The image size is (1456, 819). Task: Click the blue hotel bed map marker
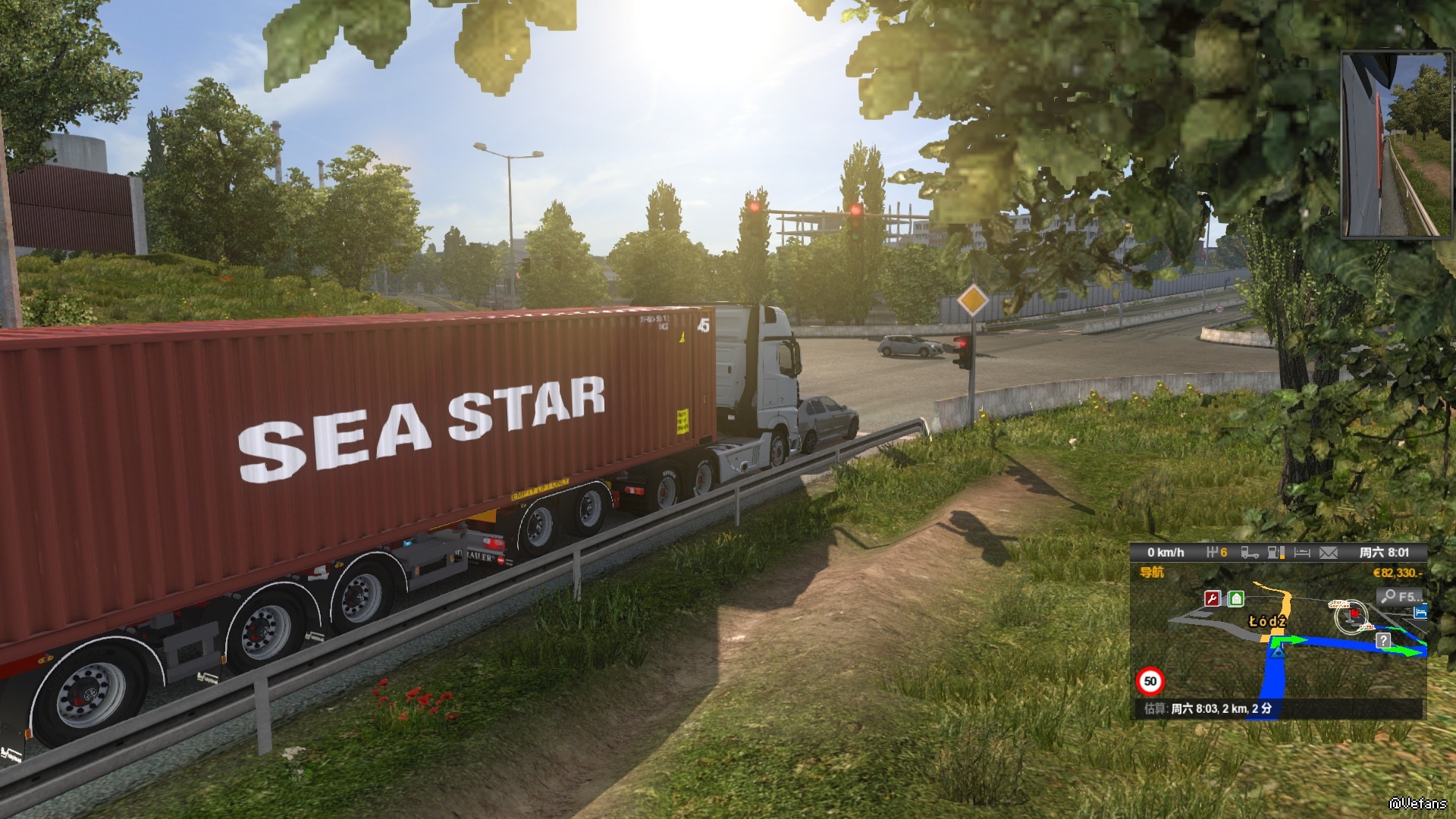(x=1420, y=611)
